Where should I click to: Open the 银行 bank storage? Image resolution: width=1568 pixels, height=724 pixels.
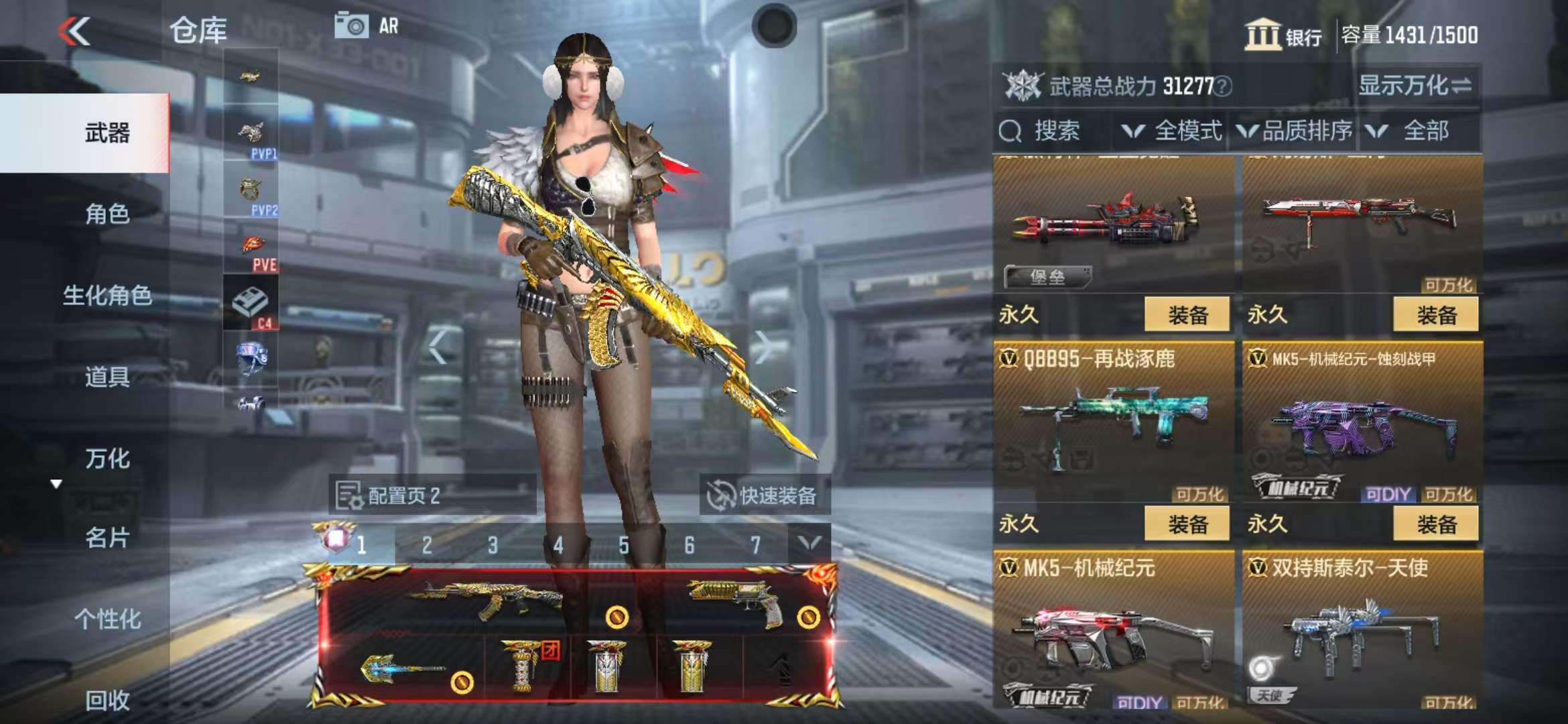1283,35
